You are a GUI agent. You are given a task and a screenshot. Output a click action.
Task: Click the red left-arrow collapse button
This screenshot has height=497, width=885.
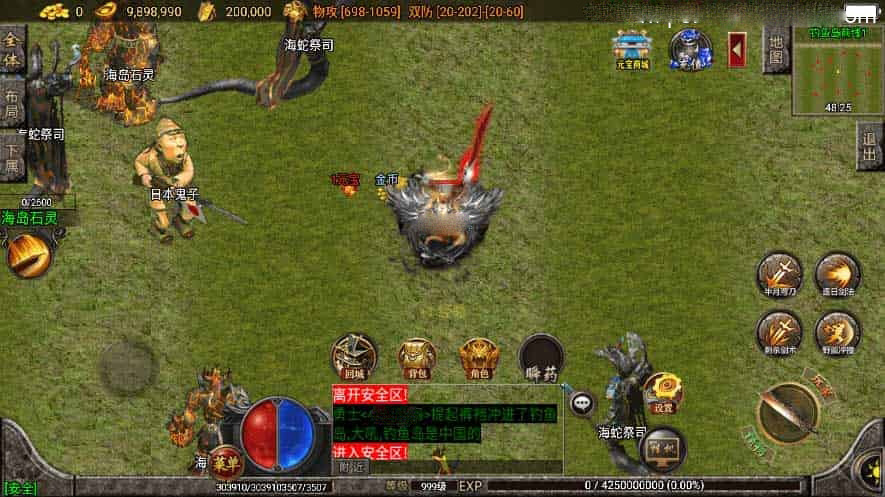pyautogui.click(x=737, y=50)
